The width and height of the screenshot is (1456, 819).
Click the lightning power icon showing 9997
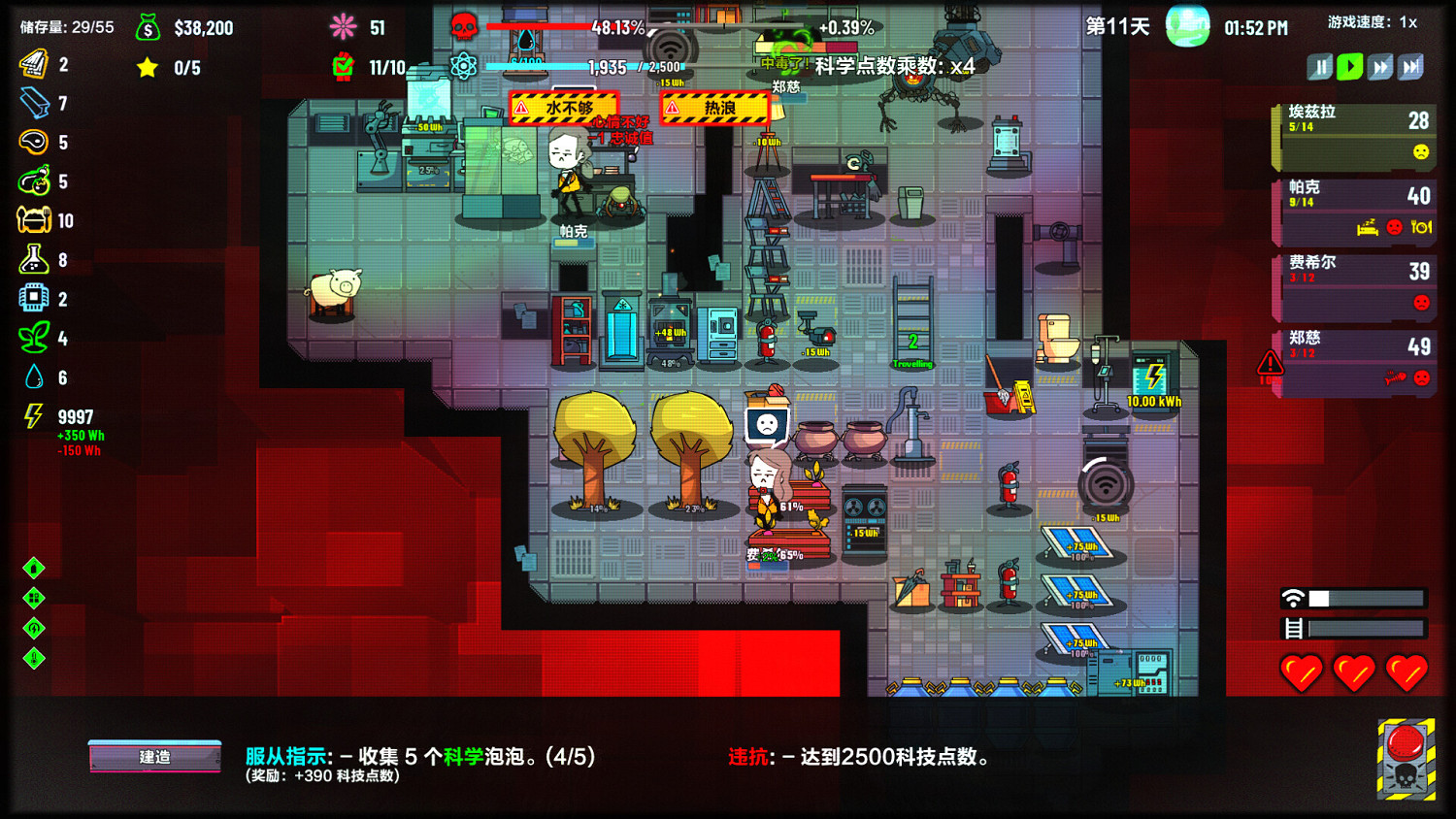point(35,415)
